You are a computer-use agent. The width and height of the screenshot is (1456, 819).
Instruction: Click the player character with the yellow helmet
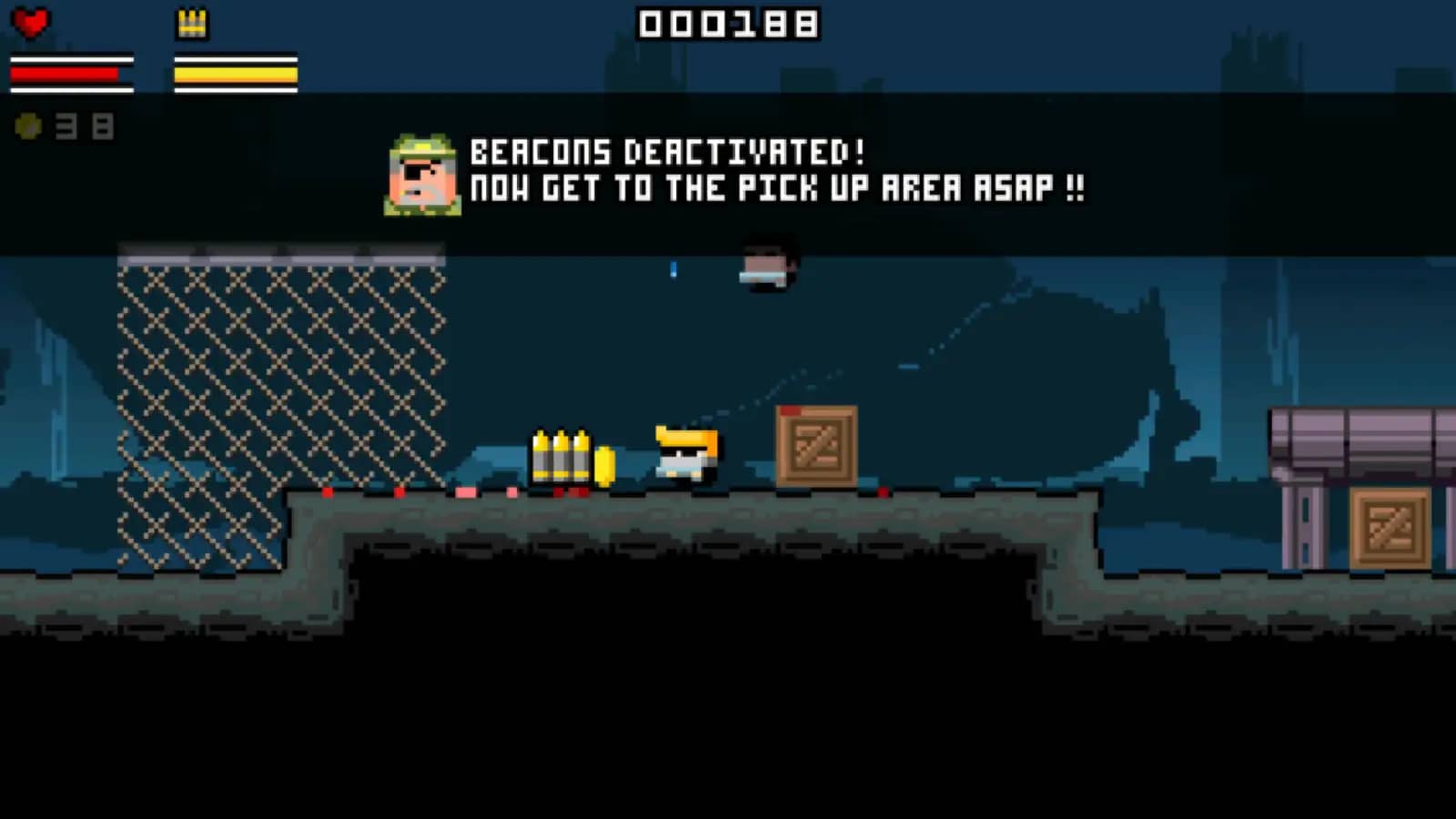pos(684,453)
